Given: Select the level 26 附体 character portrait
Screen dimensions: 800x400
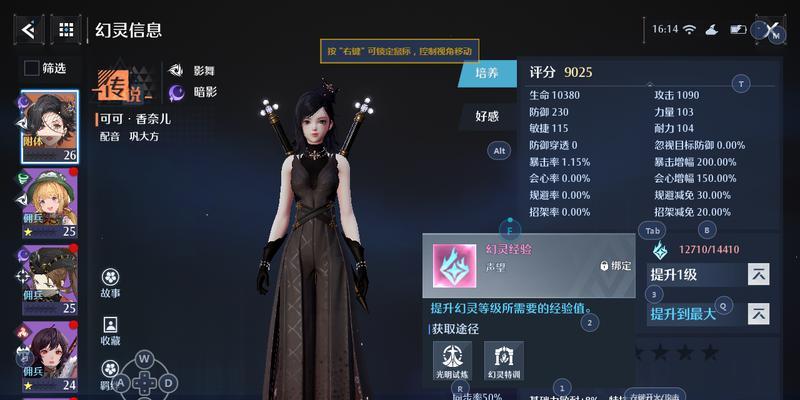Looking at the screenshot, I should tap(50, 126).
